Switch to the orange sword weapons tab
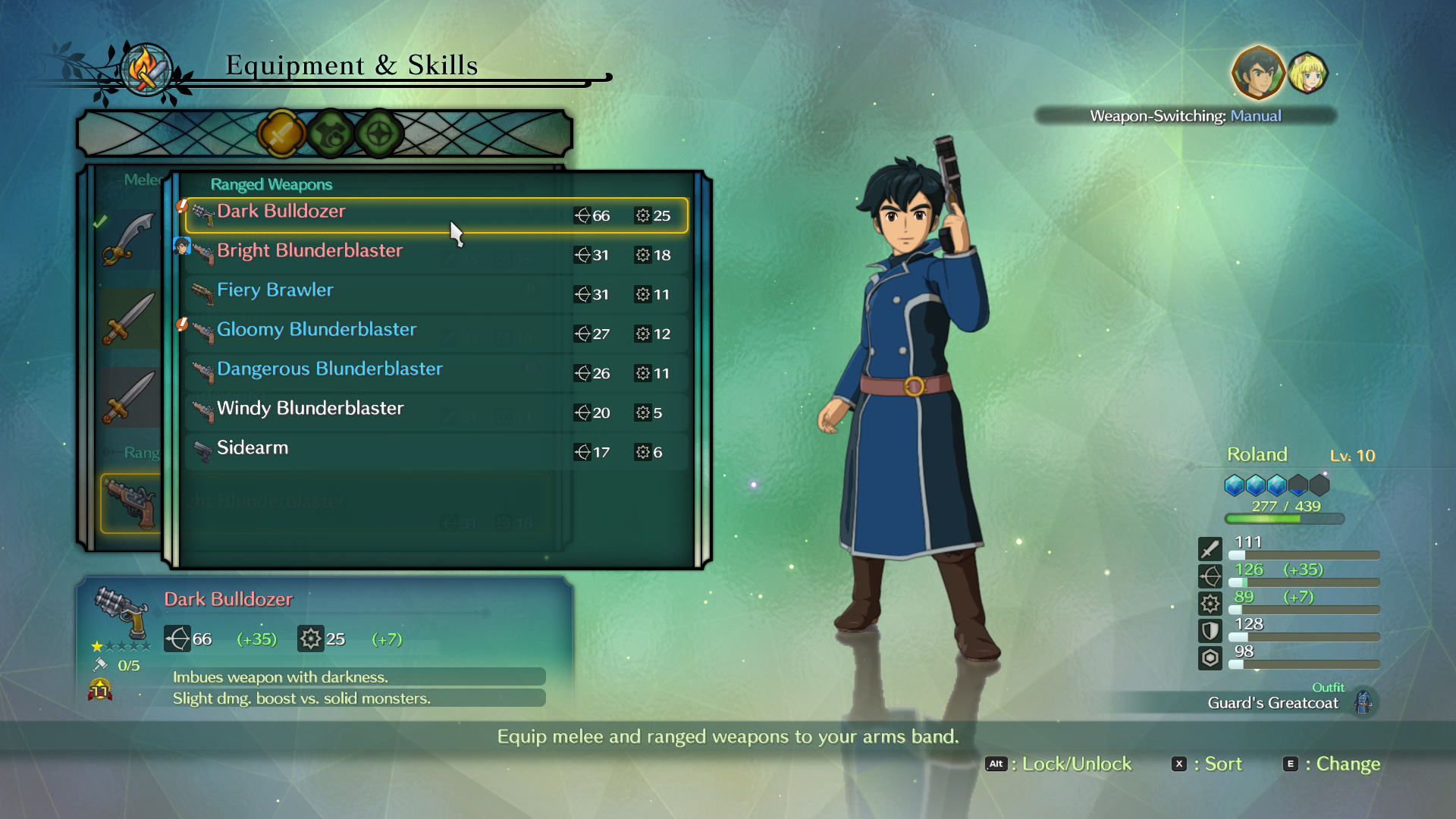1456x819 pixels. tap(281, 134)
